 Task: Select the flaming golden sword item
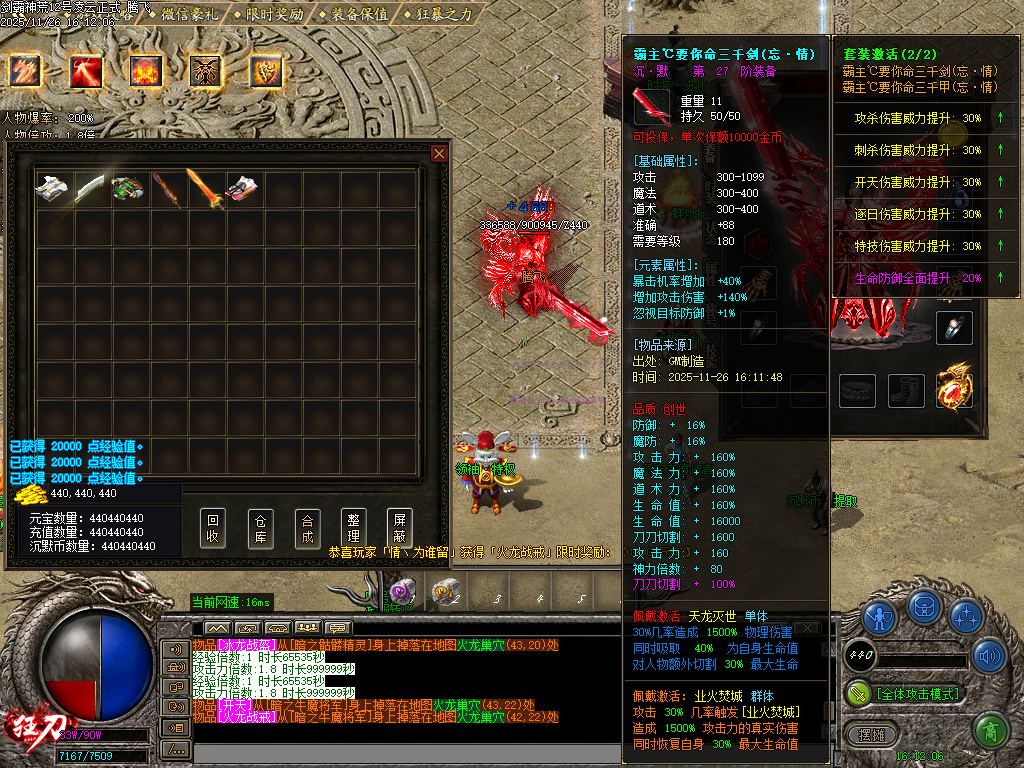pyautogui.click(x=205, y=189)
